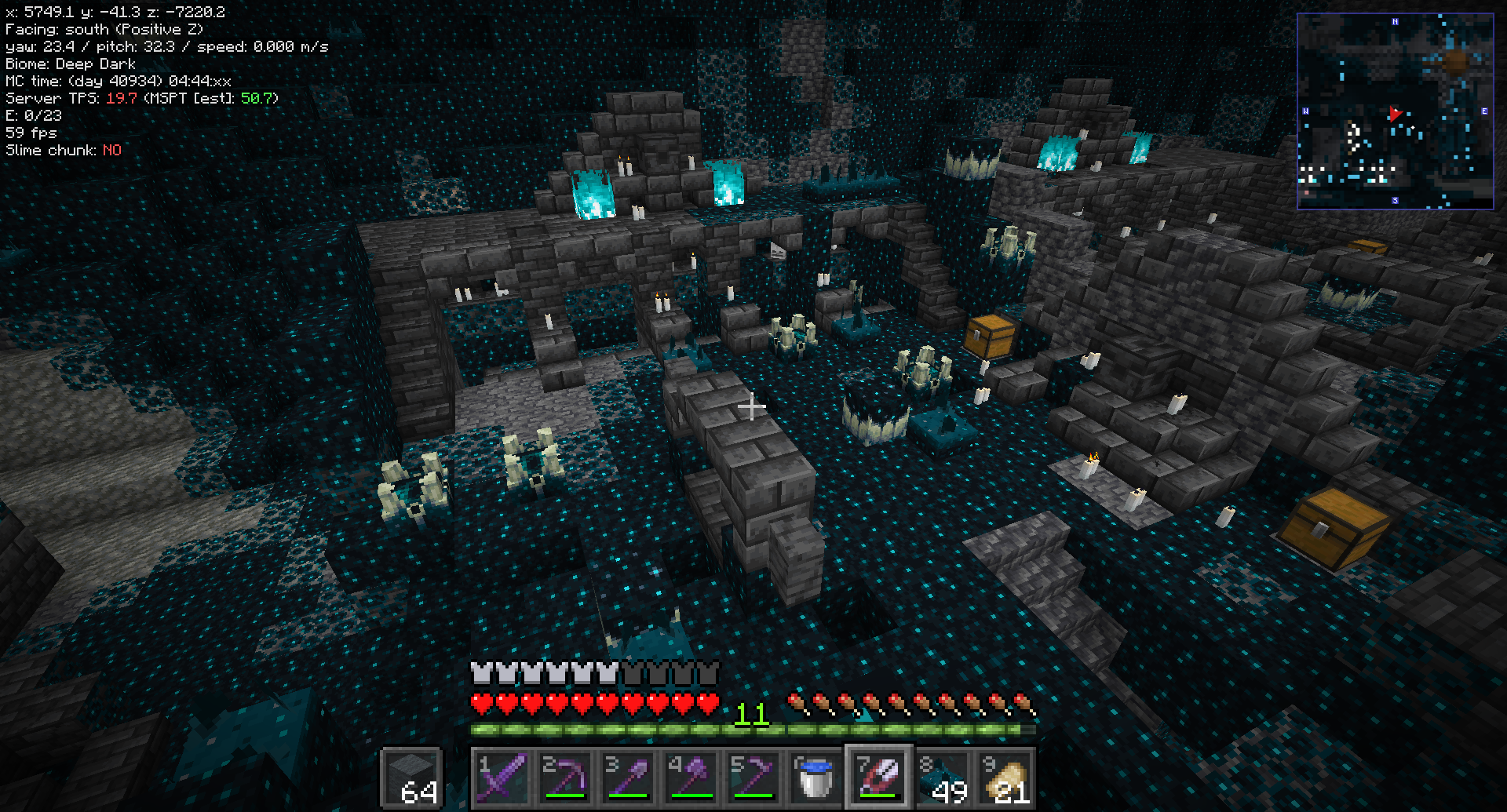This screenshot has width=1507, height=812.
Task: Select the sculk stack of 49
Action: (x=942, y=777)
